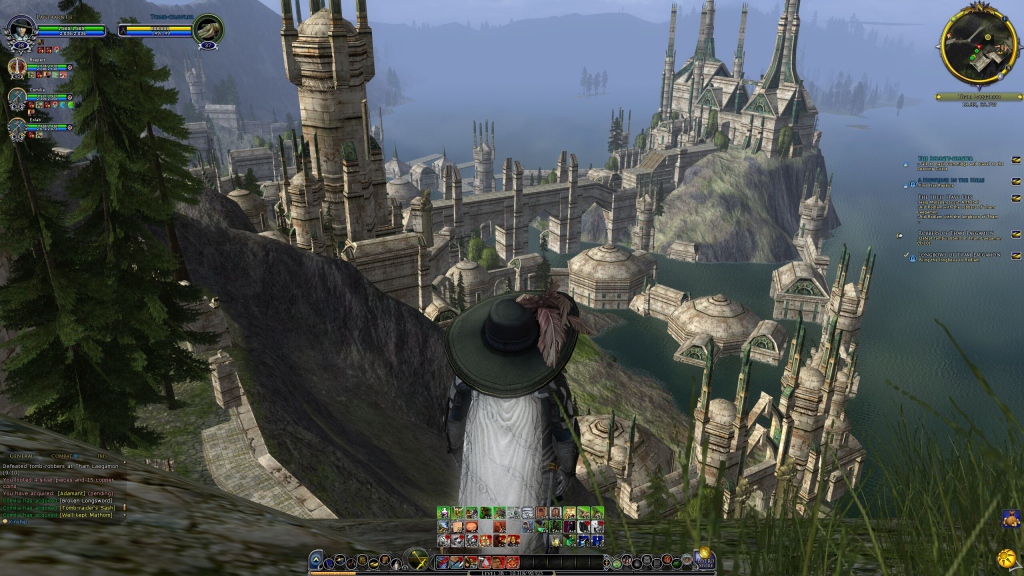
Task: Select fellowship member Eolah's portrait
Action: click(x=17, y=127)
